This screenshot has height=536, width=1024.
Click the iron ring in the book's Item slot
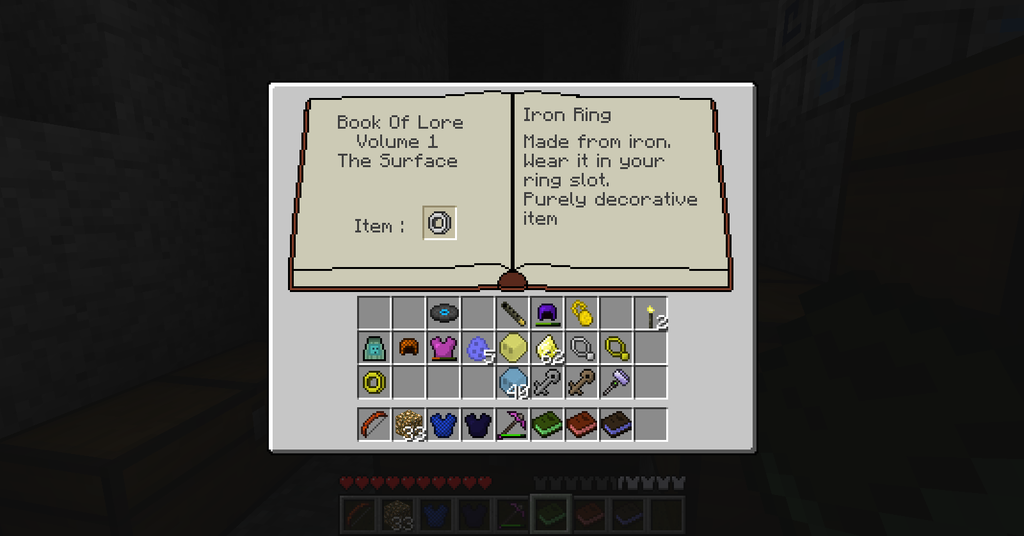440,223
